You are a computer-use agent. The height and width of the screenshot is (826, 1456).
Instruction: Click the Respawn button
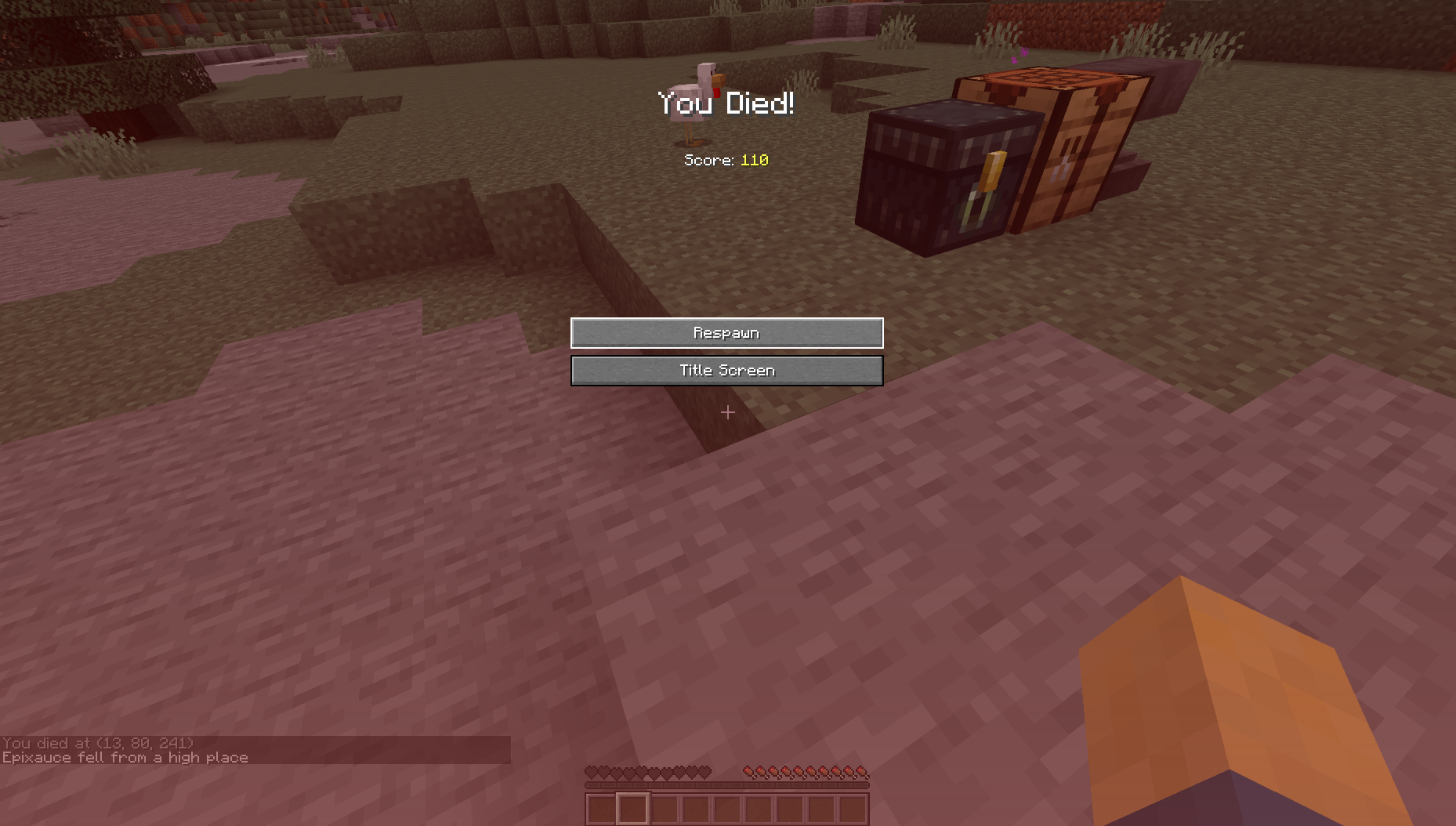click(726, 332)
